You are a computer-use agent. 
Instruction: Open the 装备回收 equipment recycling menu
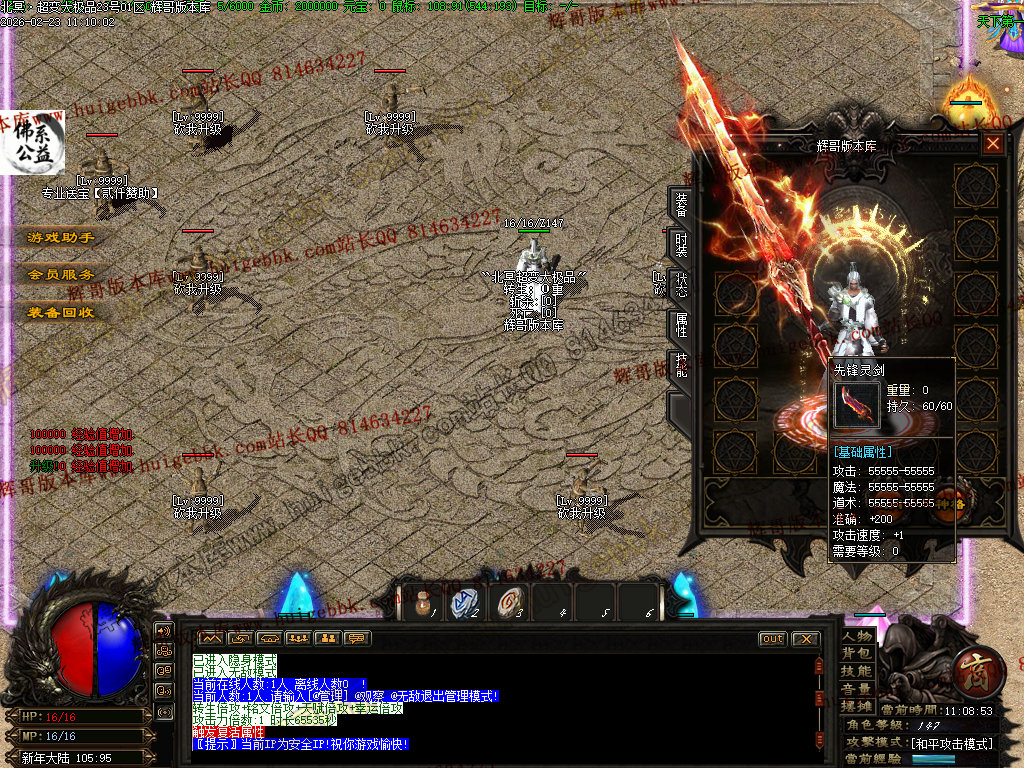tap(61, 312)
